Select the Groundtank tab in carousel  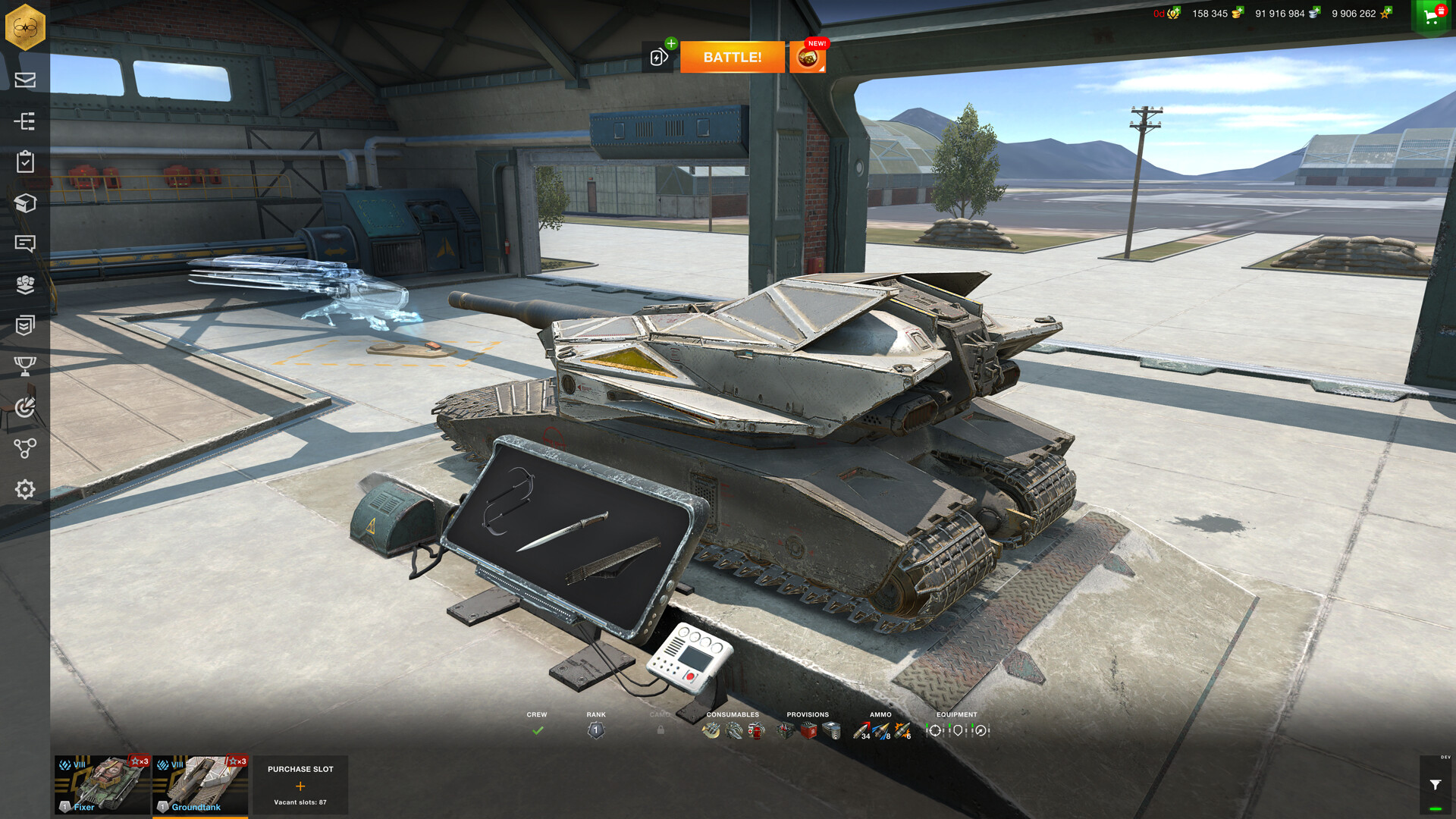point(200,785)
